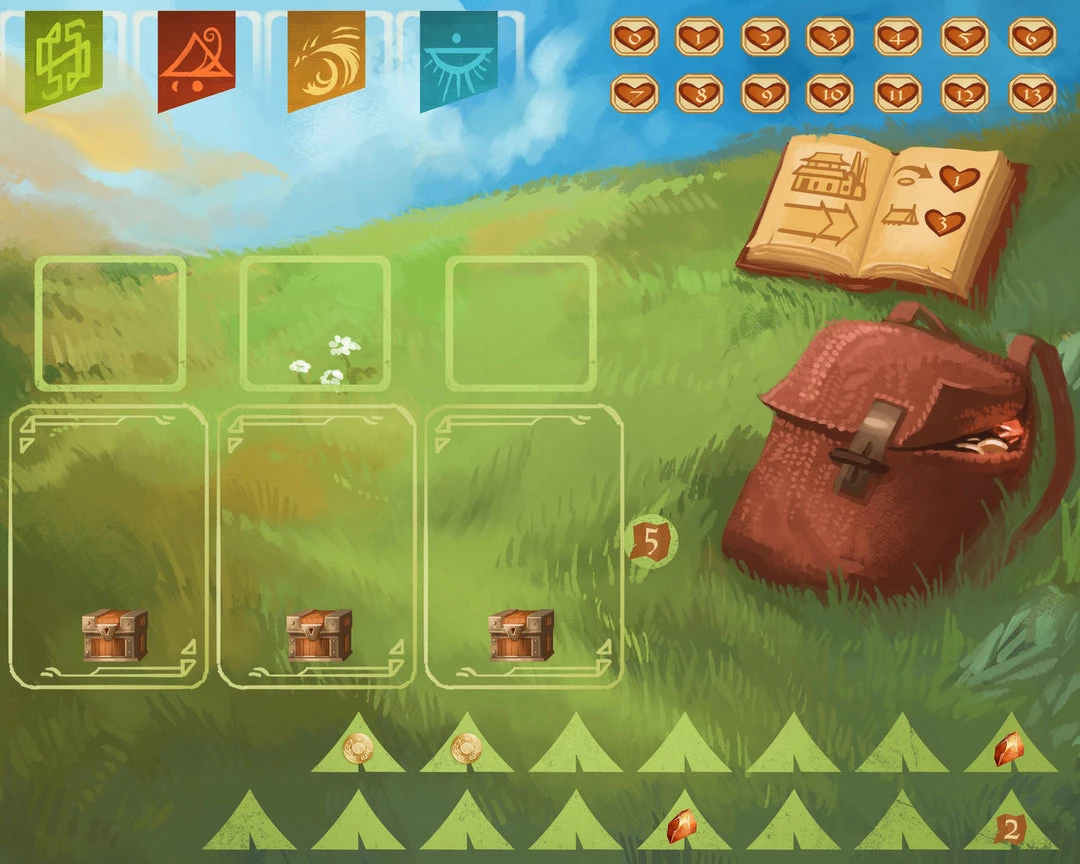The height and width of the screenshot is (864, 1080).
Task: Click the heart numbered 0
Action: point(634,38)
